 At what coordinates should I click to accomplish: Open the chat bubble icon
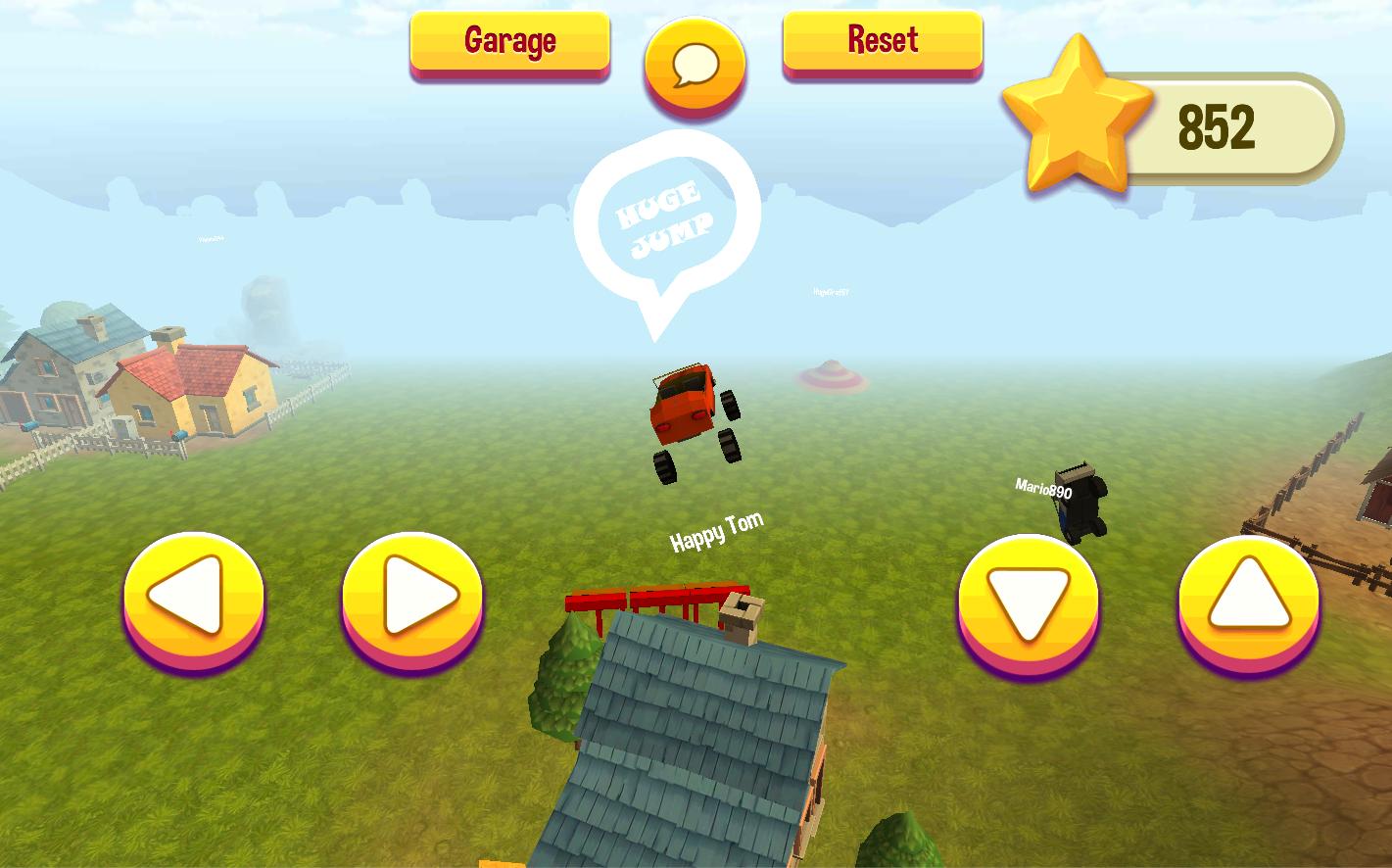695,64
